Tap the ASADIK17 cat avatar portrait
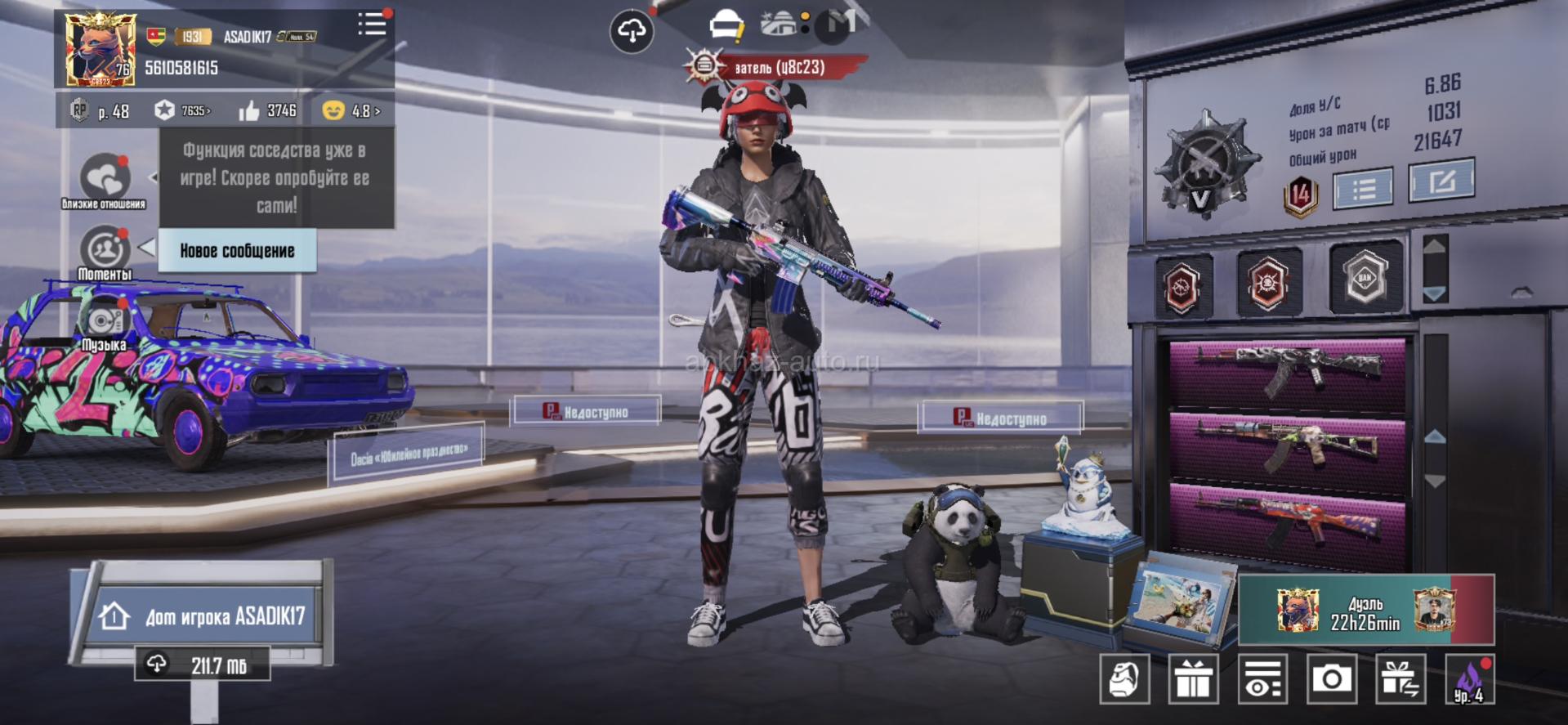Viewport: 1568px width, 725px height. pyautogui.click(x=100, y=49)
